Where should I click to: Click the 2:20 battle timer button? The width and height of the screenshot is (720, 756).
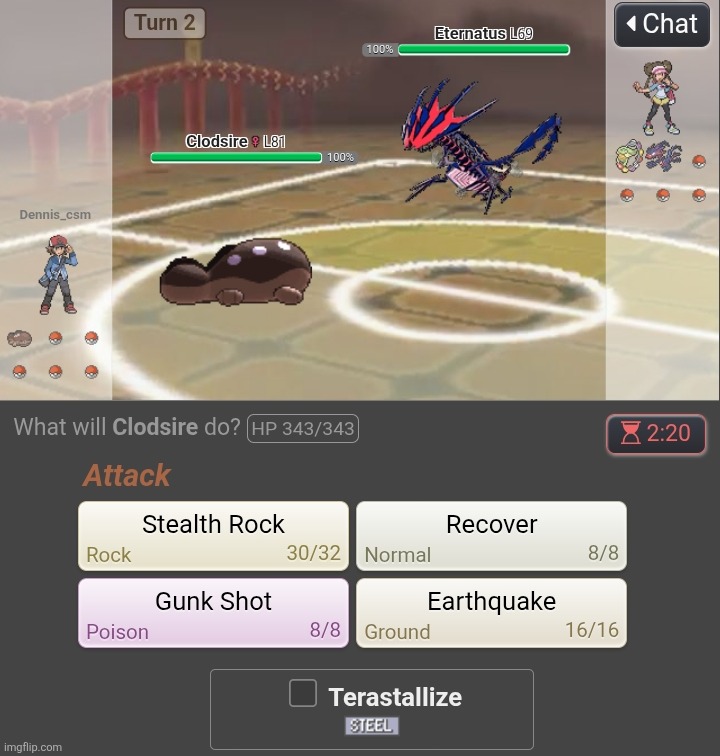tap(656, 433)
